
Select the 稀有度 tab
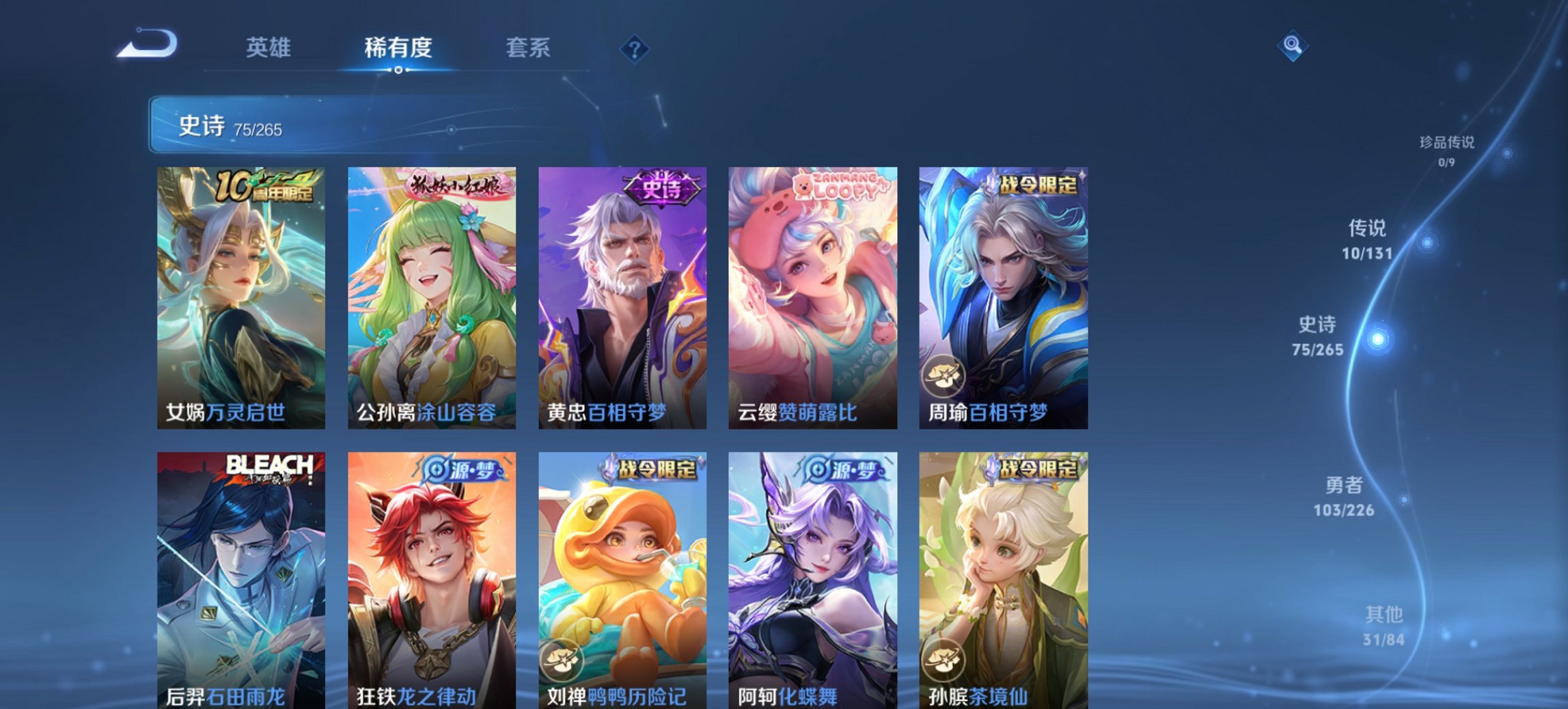click(x=396, y=48)
